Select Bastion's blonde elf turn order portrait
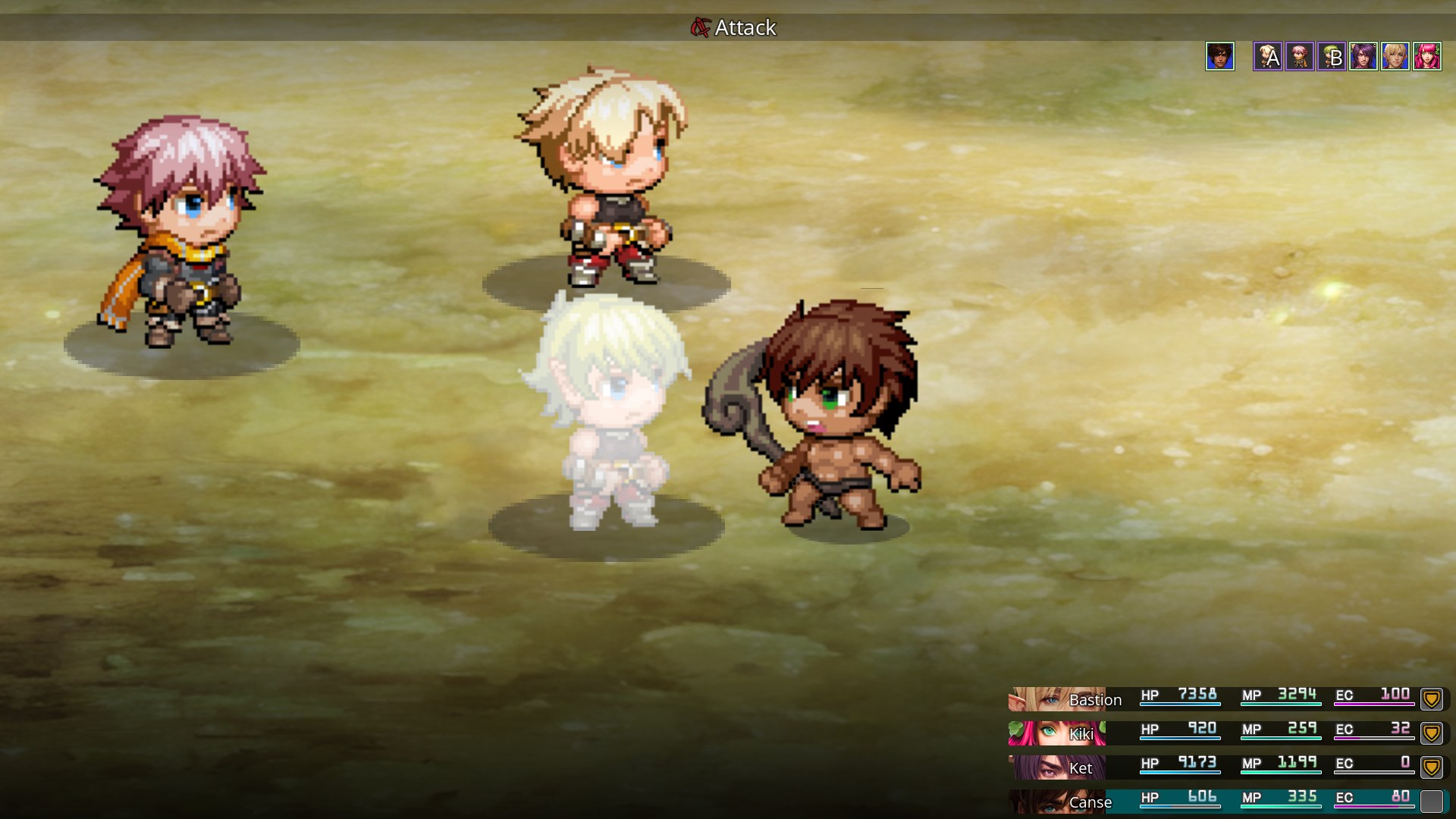The image size is (1456, 819). pyautogui.click(x=1395, y=56)
